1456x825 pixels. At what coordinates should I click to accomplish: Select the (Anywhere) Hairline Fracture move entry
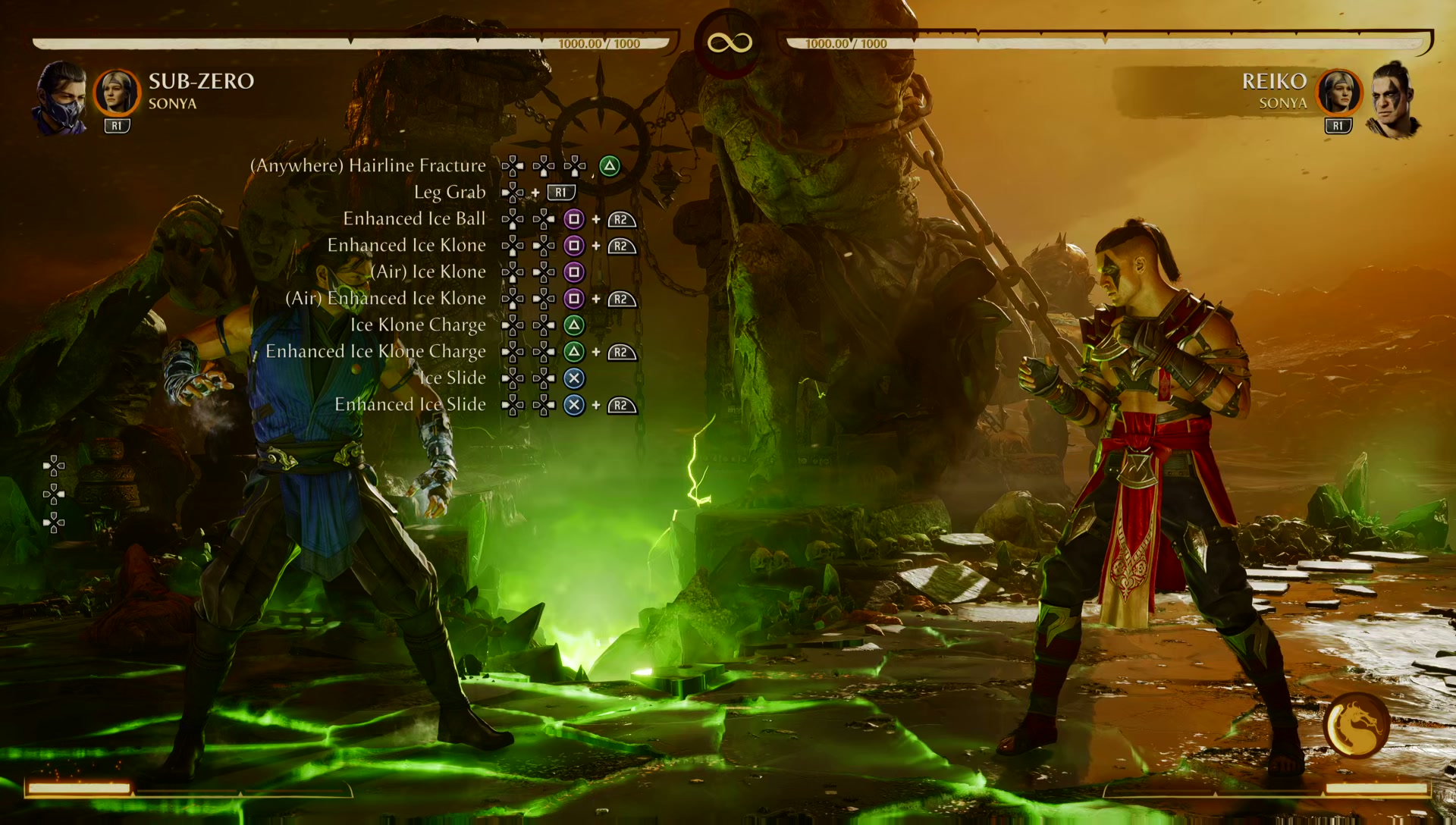[367, 165]
